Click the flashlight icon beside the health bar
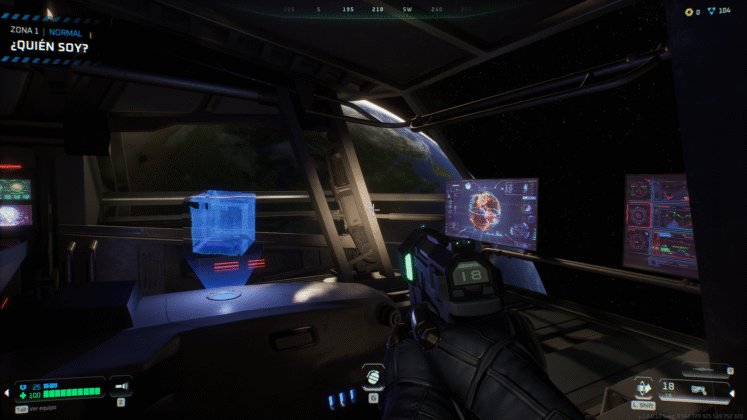Image resolution: width=747 pixels, height=420 pixels. pos(121,385)
